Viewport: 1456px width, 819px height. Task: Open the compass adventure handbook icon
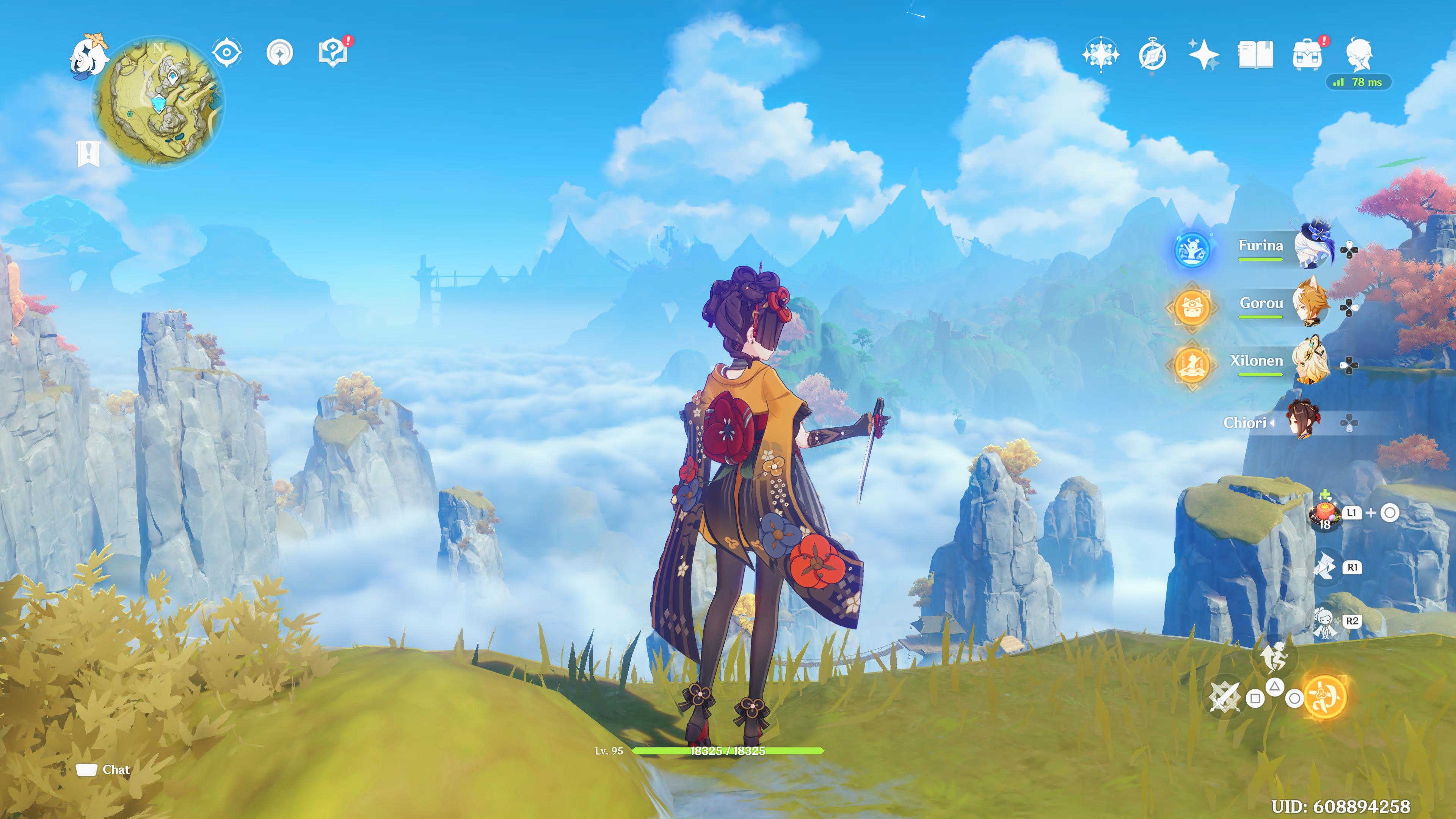[x=1152, y=55]
